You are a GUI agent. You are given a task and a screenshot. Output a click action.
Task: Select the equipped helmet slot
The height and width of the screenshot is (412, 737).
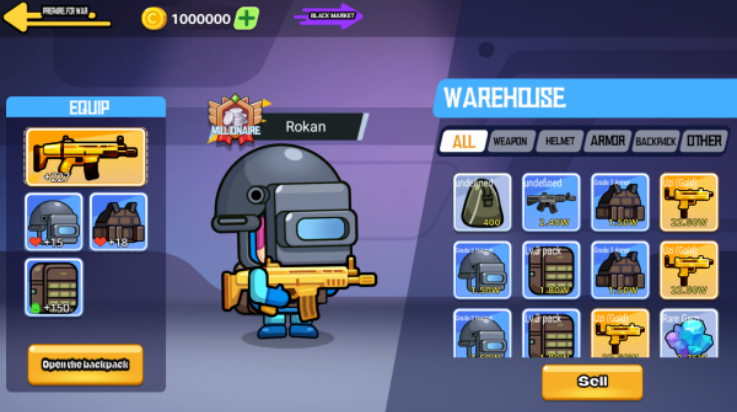click(54, 221)
